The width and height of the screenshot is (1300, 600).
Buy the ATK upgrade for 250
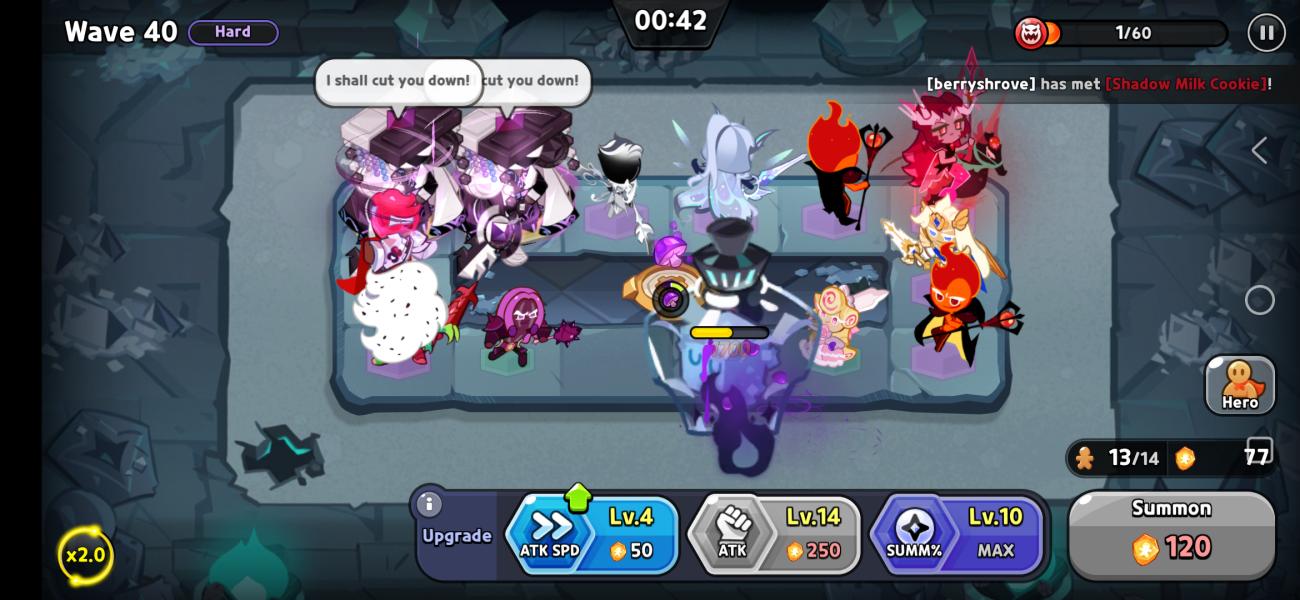774,535
